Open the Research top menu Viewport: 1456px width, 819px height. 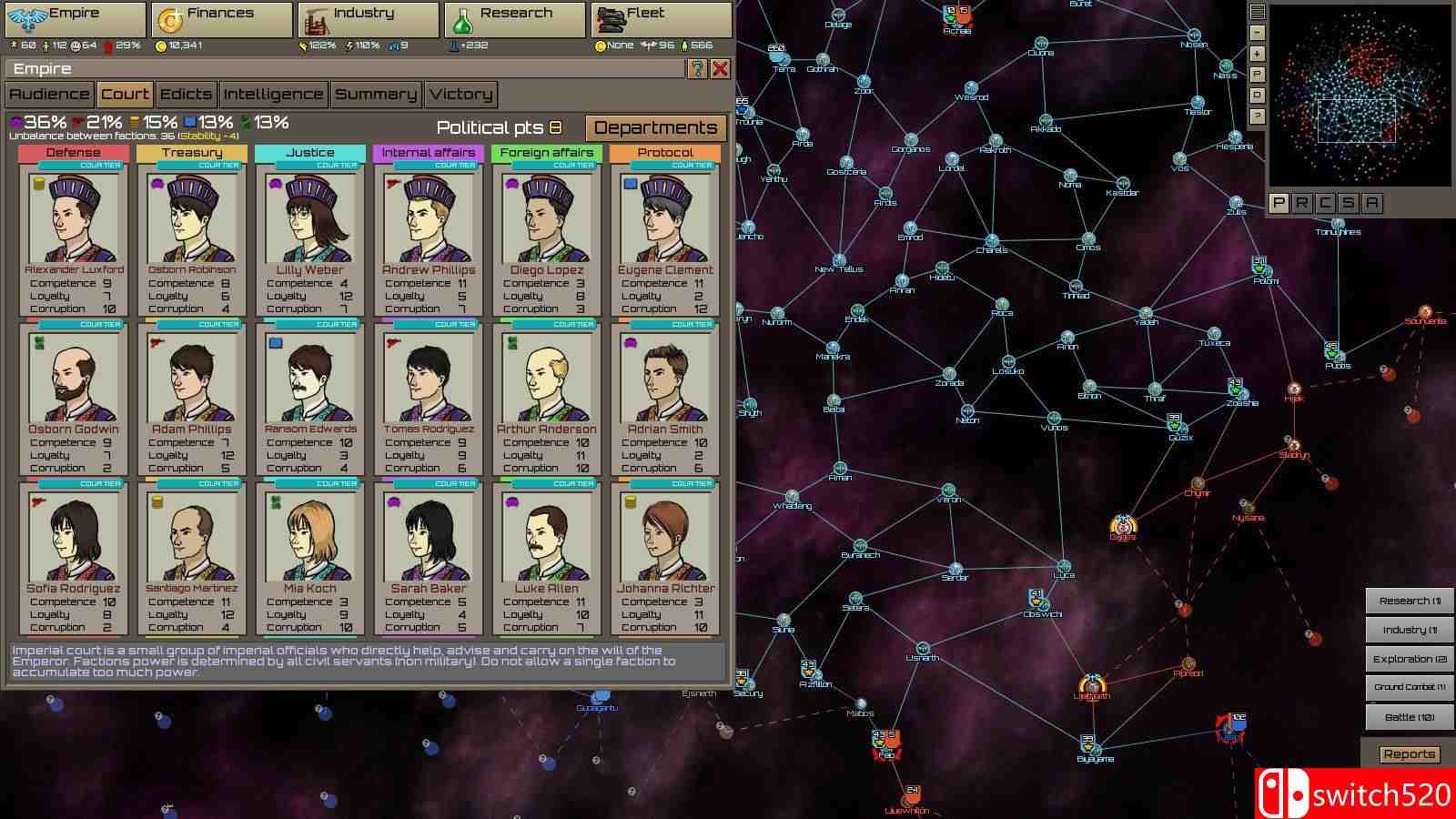pos(514,18)
